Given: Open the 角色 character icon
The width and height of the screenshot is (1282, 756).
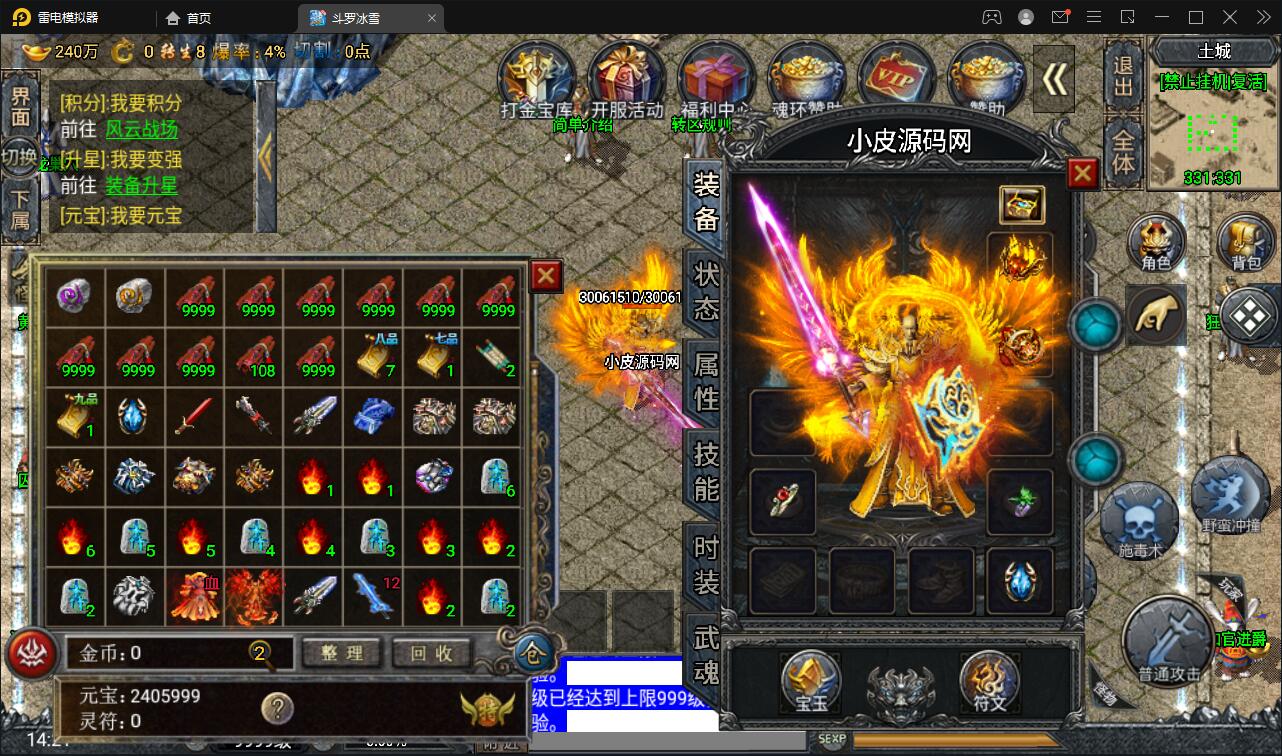Looking at the screenshot, I should (x=1155, y=243).
